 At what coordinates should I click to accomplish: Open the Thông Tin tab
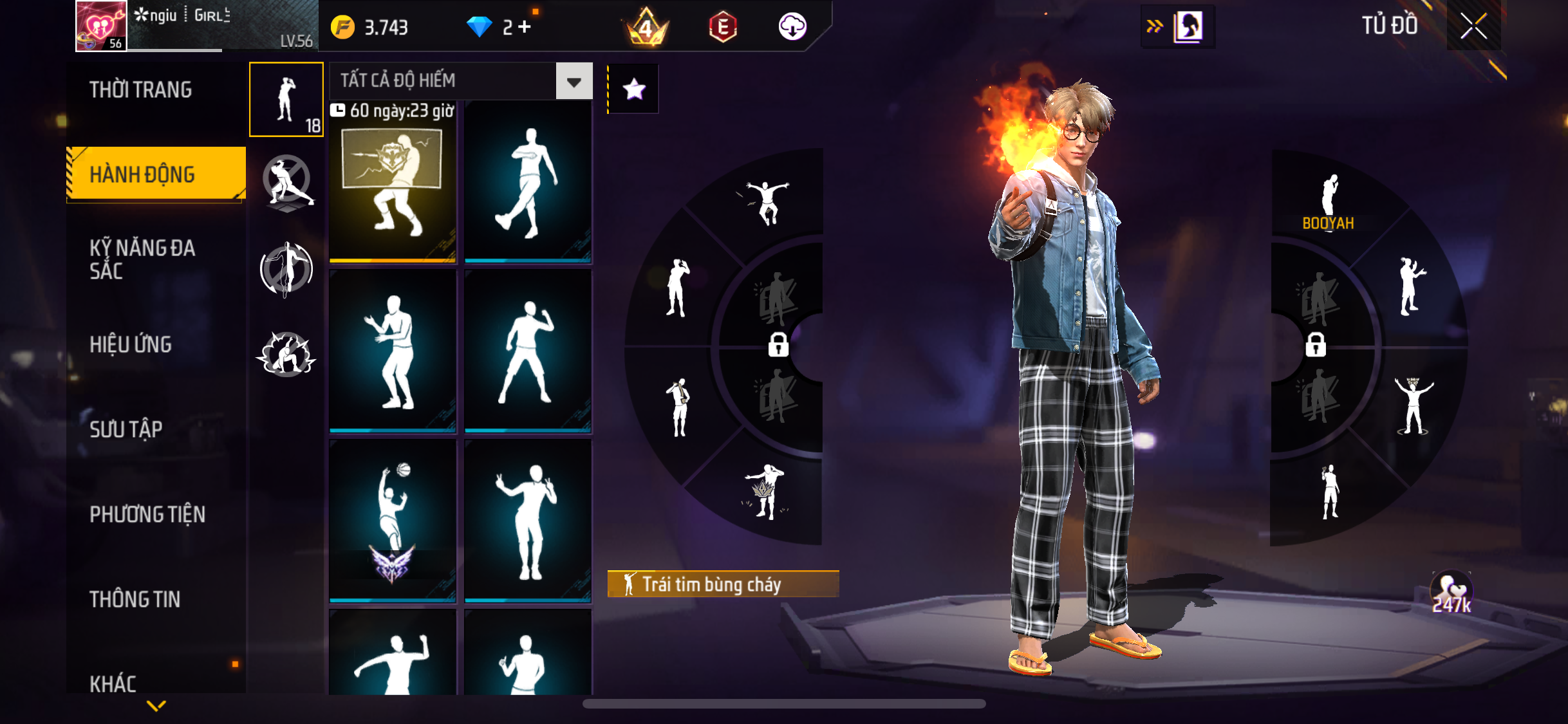pos(135,599)
